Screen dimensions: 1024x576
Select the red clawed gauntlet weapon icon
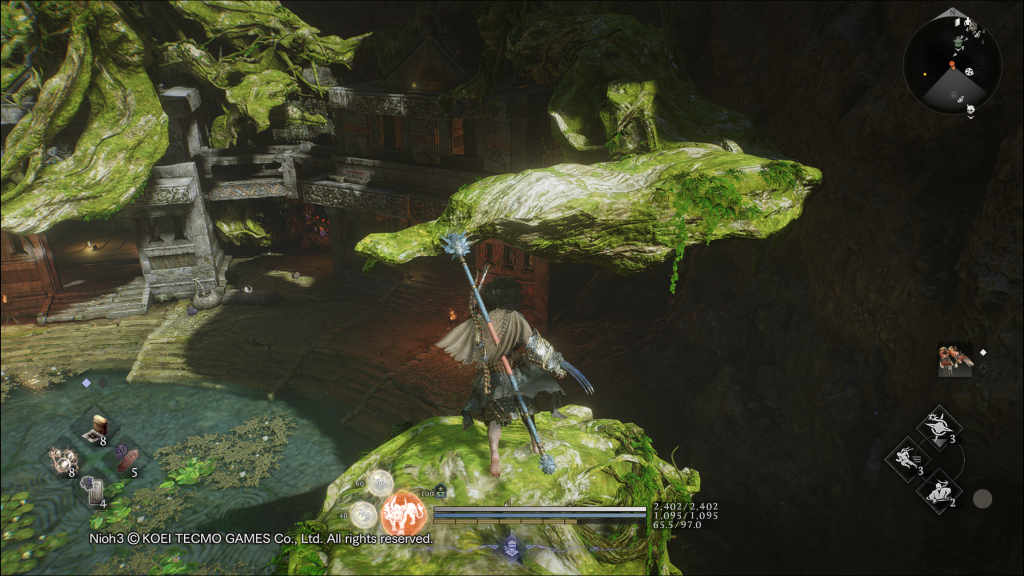[955, 360]
